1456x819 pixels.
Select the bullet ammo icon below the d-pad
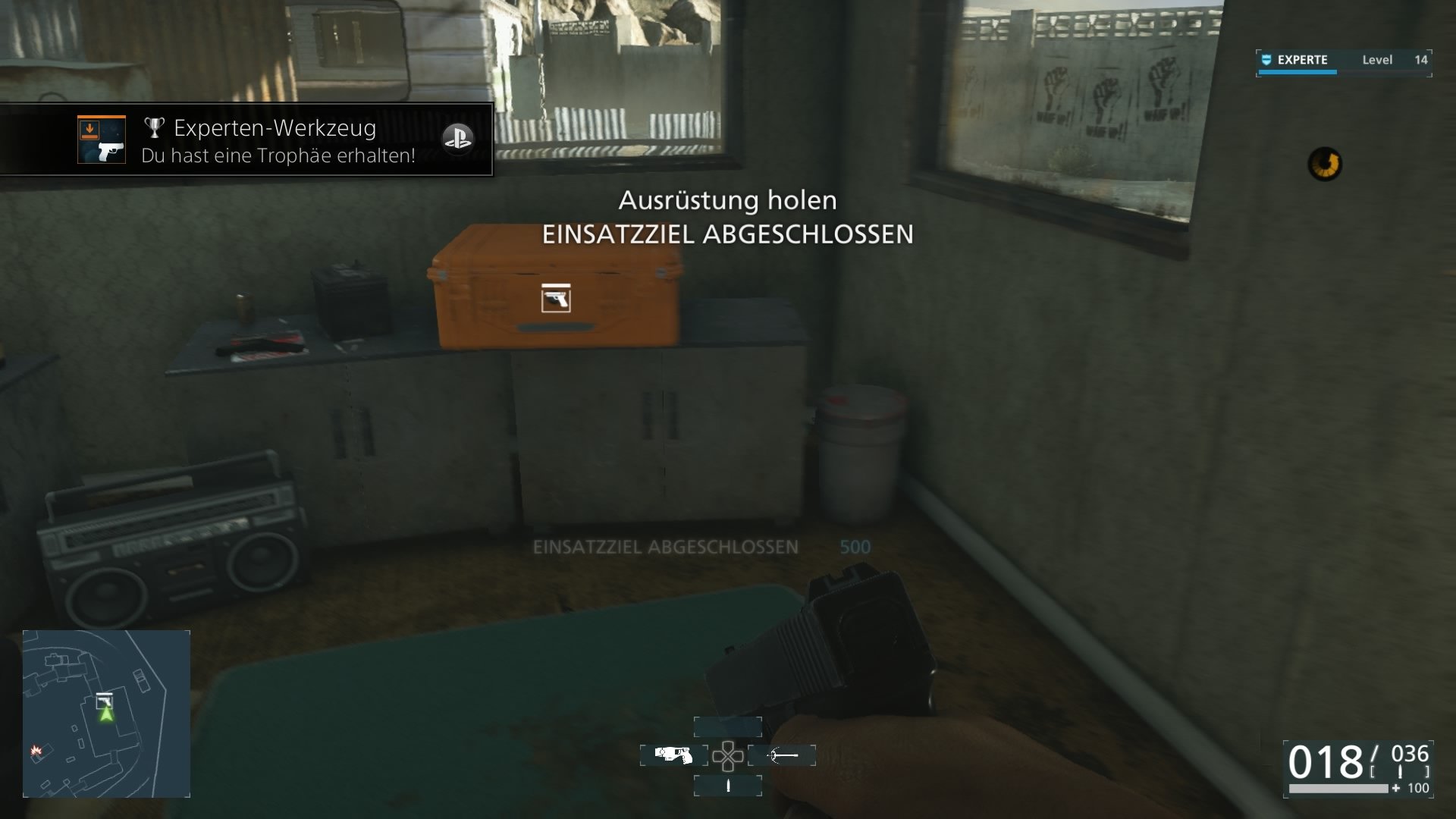730,786
